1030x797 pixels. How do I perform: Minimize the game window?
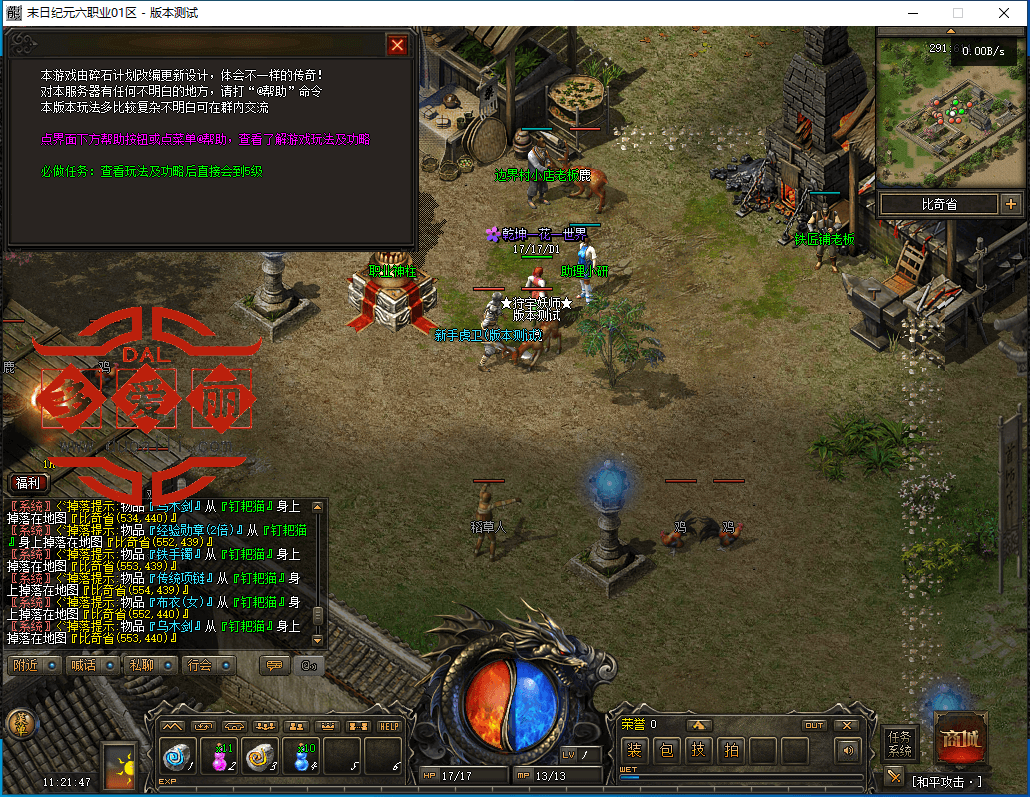click(x=912, y=13)
